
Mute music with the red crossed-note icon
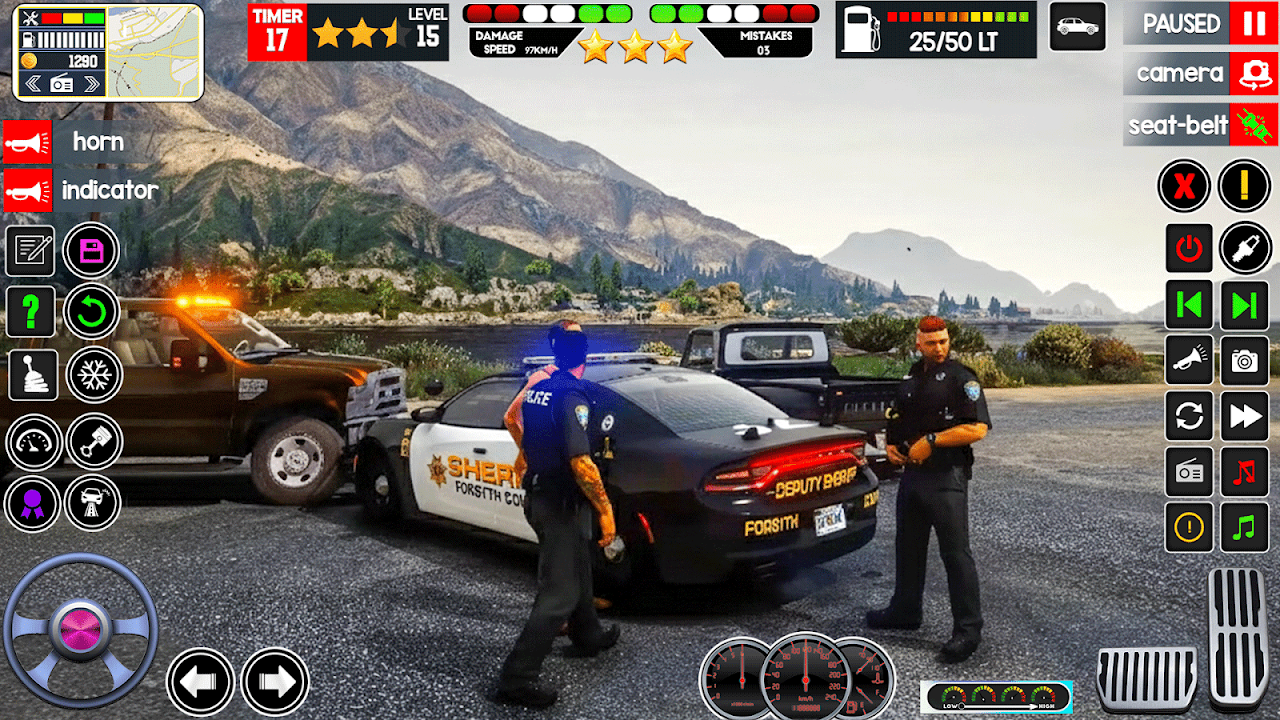coord(1245,471)
